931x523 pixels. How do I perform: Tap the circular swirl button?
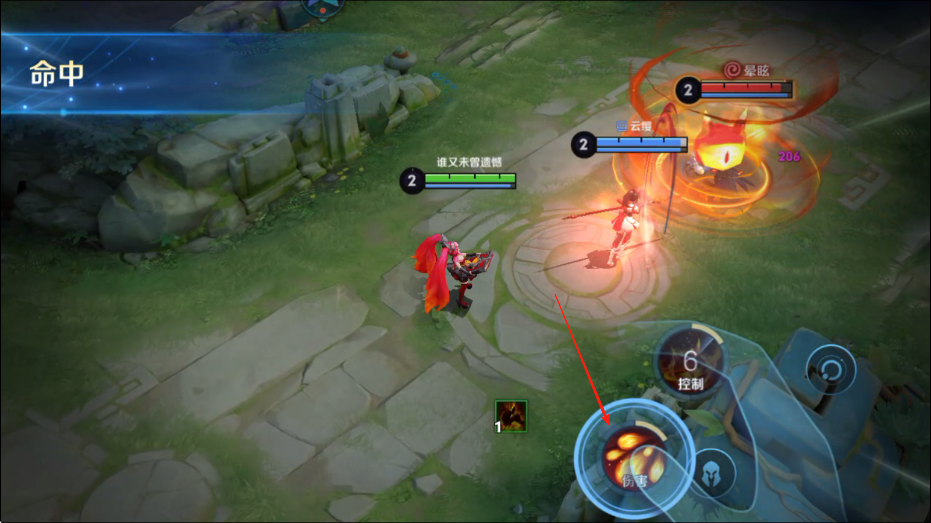pos(831,369)
